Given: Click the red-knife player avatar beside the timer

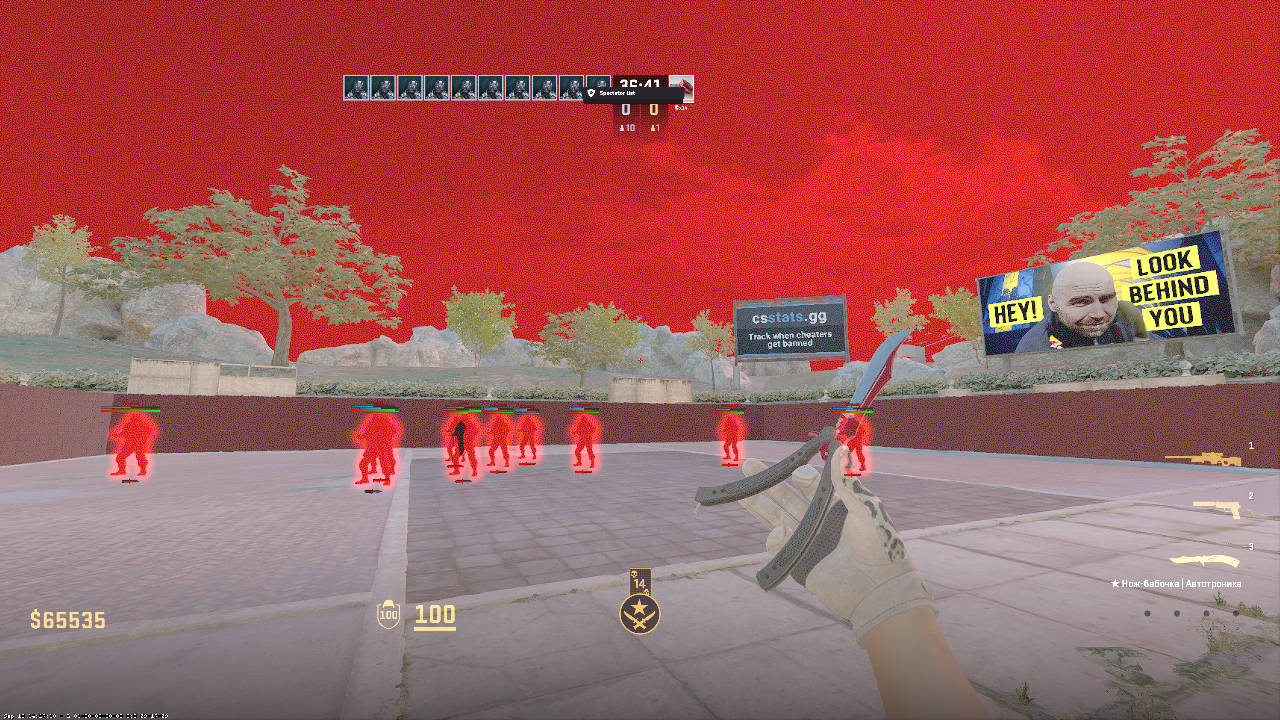Looking at the screenshot, I should 682,88.
